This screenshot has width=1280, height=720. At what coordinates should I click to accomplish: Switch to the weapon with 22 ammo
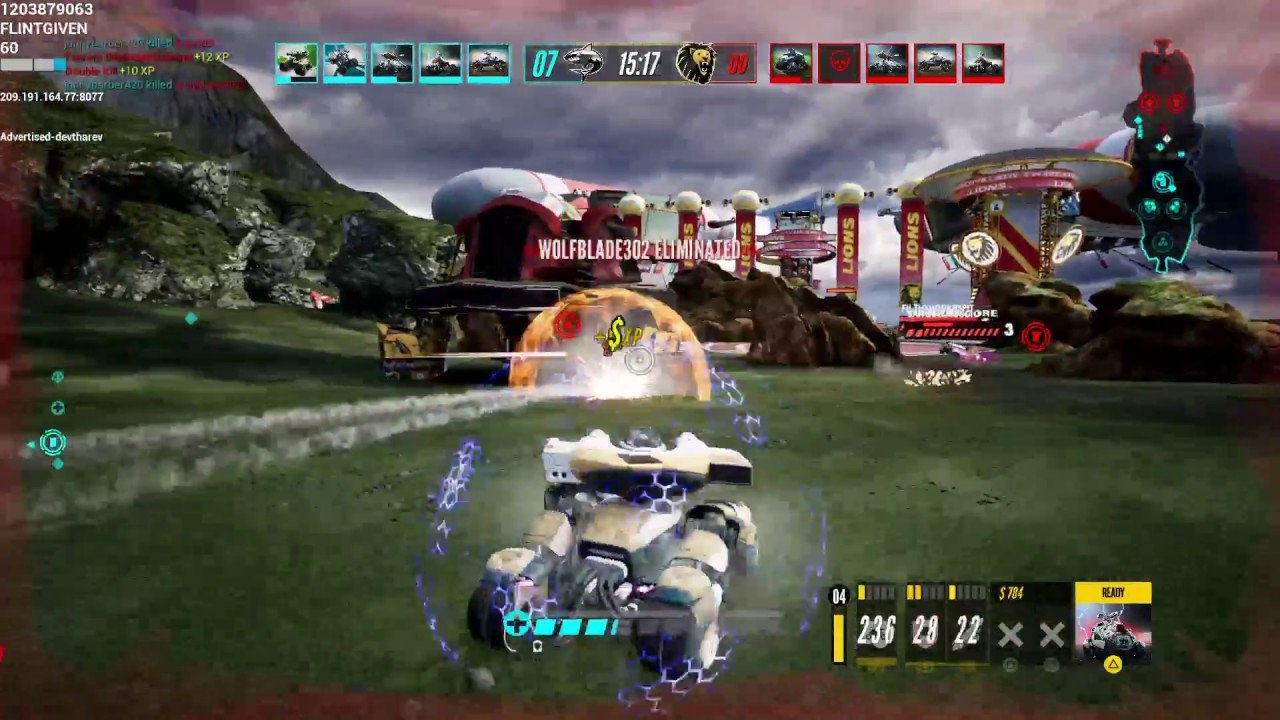click(967, 630)
